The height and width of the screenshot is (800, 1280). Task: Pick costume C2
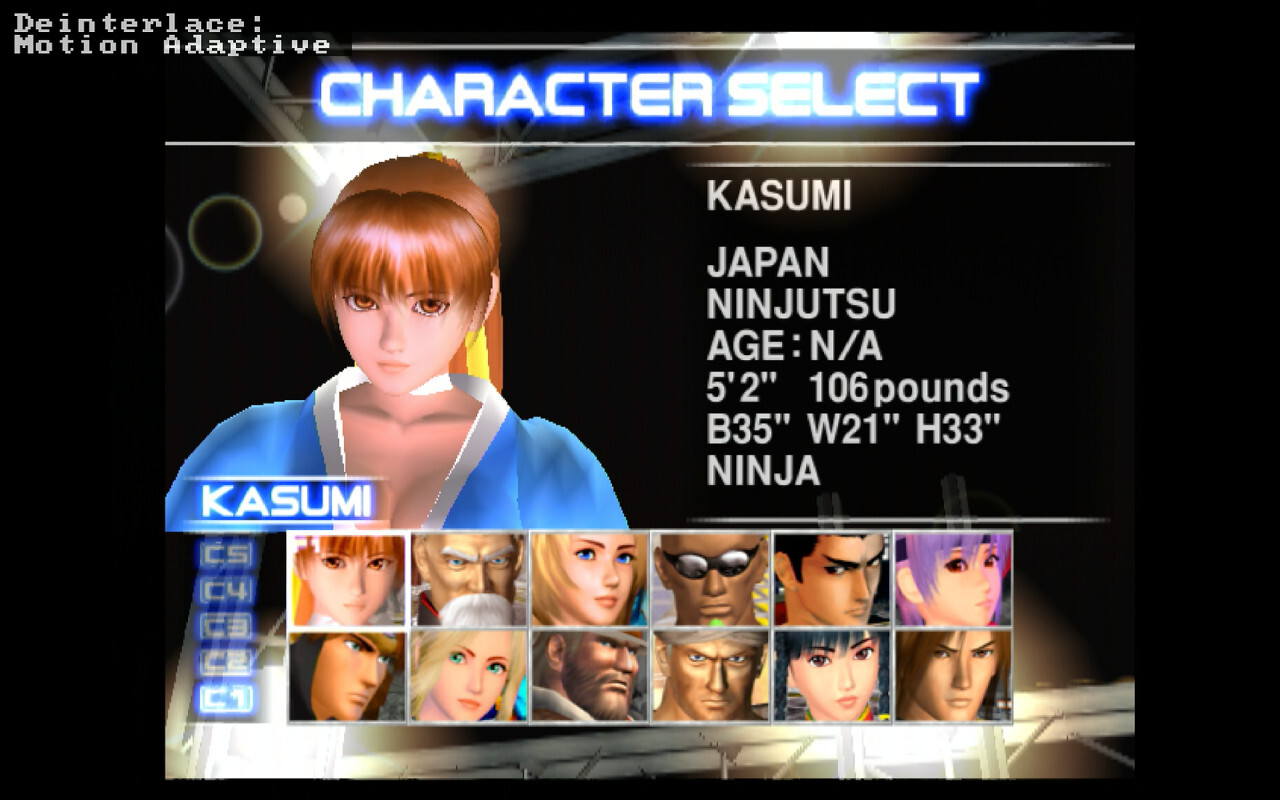[x=227, y=662]
